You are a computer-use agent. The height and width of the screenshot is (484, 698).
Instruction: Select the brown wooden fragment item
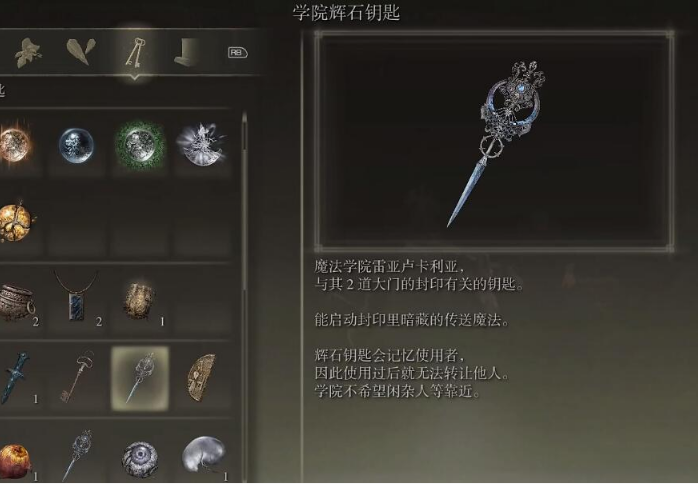pyautogui.click(x=200, y=376)
